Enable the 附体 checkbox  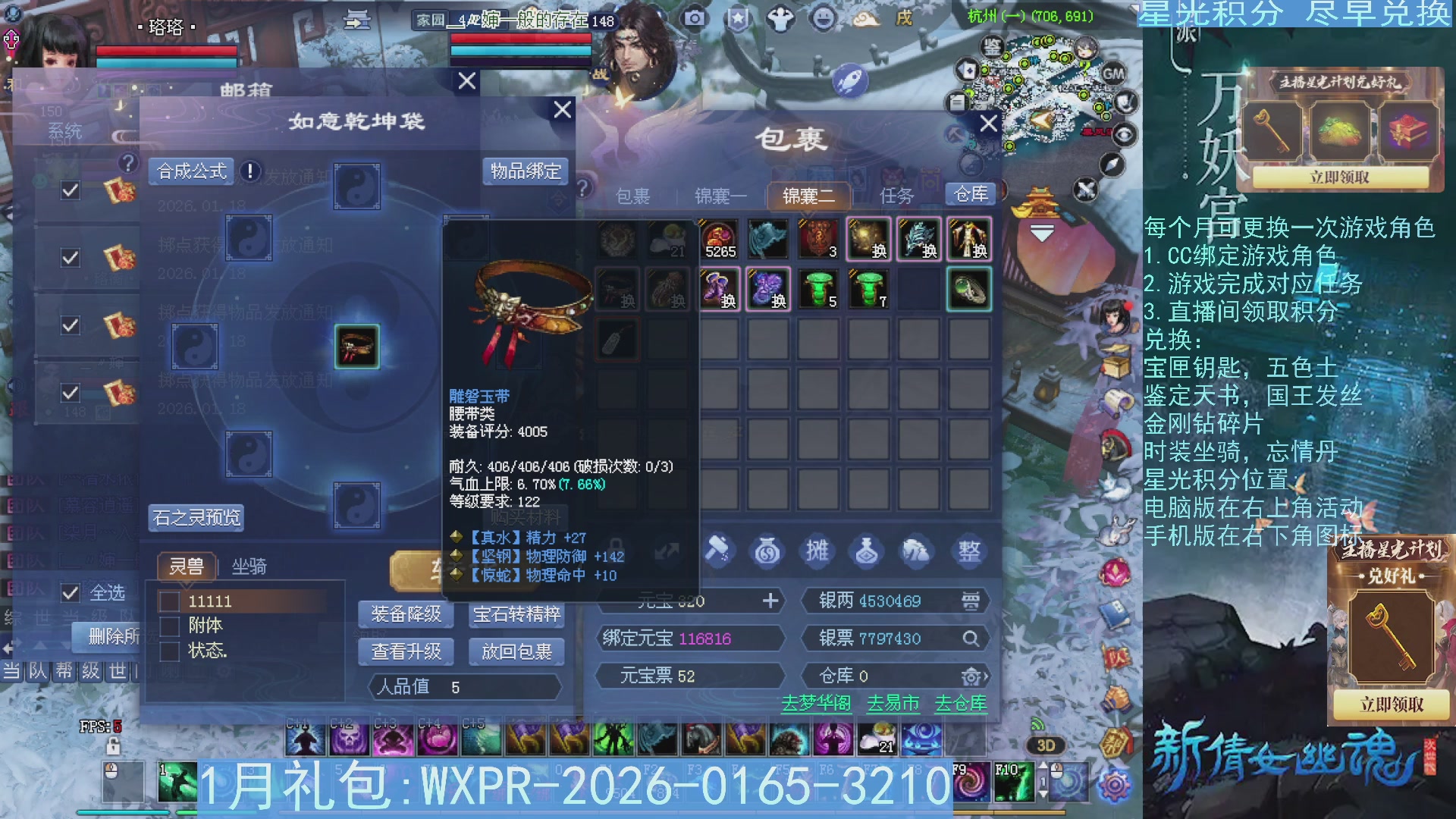point(168,626)
